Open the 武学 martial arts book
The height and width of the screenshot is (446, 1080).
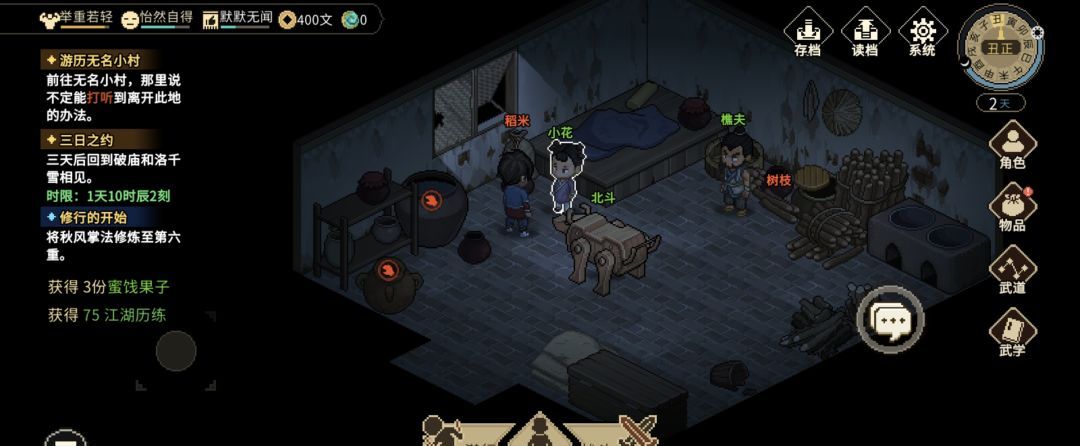coord(1012,332)
